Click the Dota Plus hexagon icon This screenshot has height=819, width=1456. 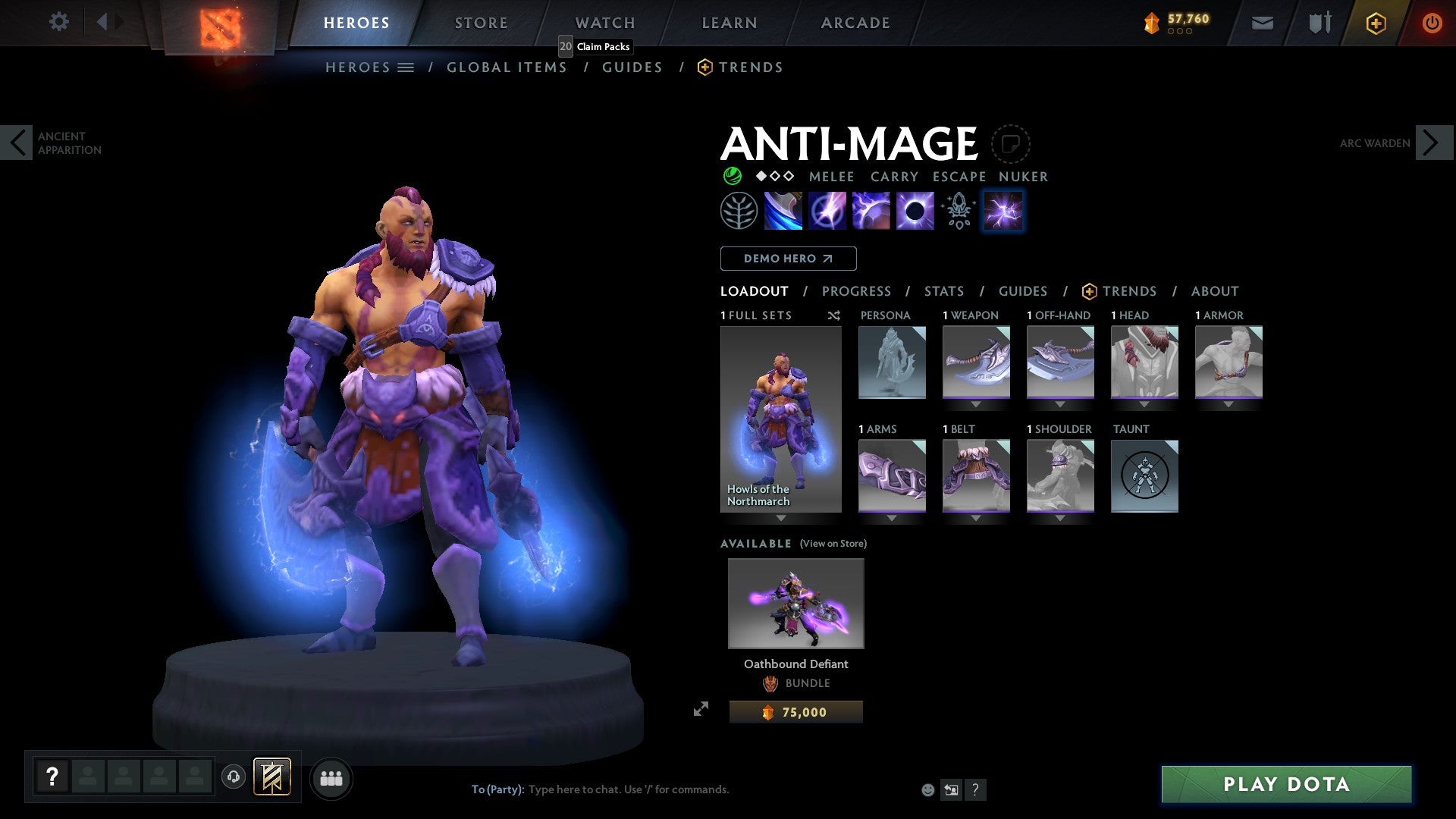coord(1375,23)
